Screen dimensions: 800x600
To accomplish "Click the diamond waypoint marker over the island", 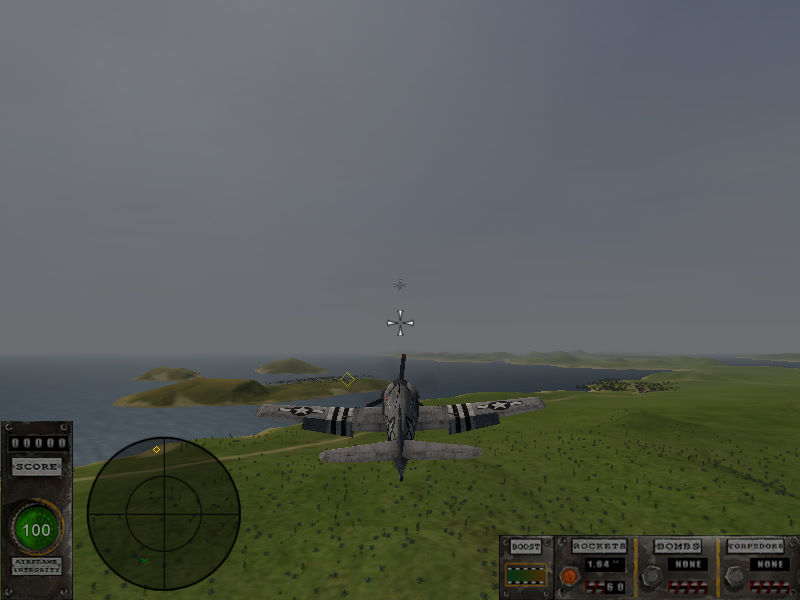I will coord(347,380).
